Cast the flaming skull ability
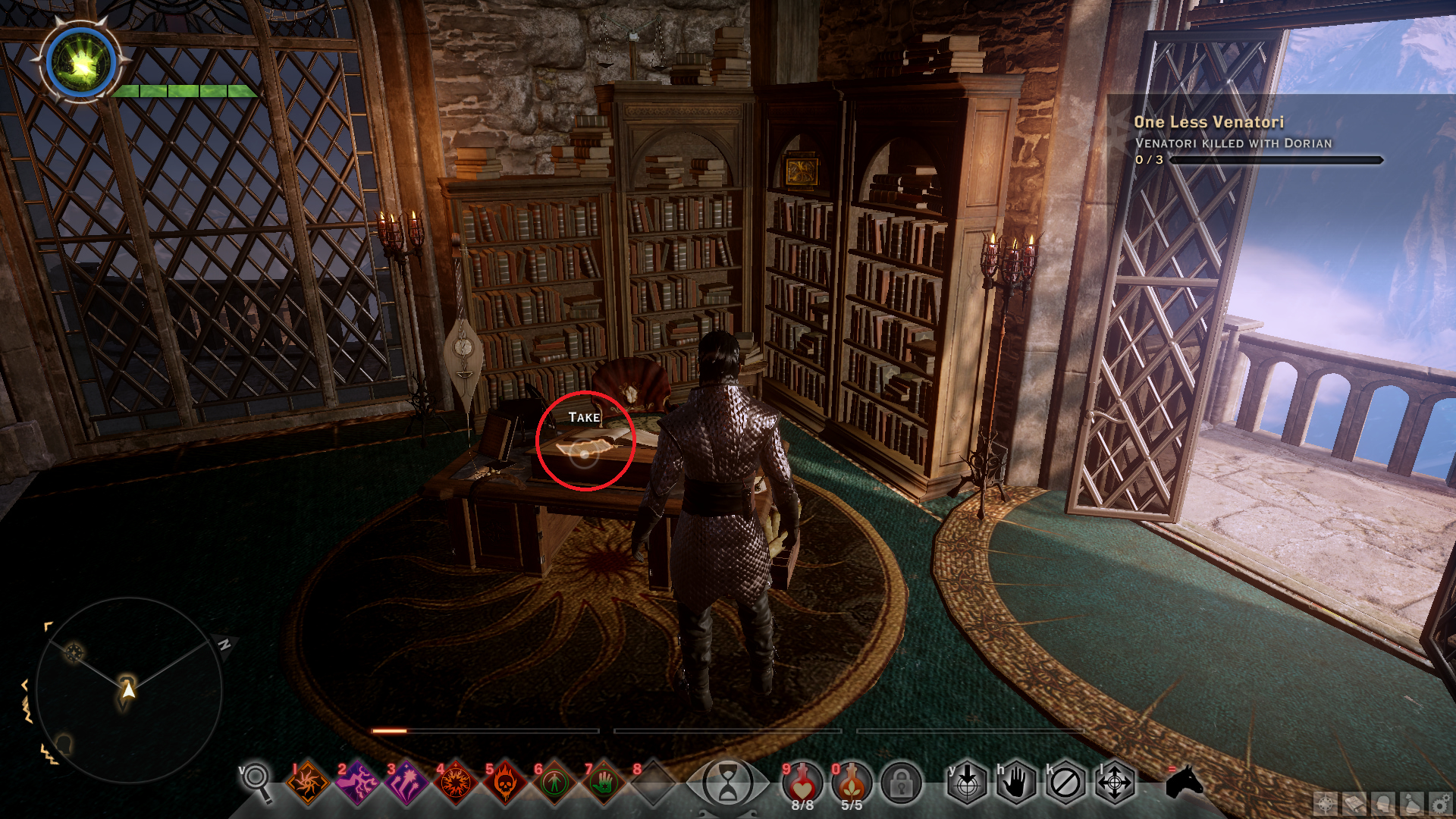This screenshot has width=1456, height=819. tap(505, 783)
